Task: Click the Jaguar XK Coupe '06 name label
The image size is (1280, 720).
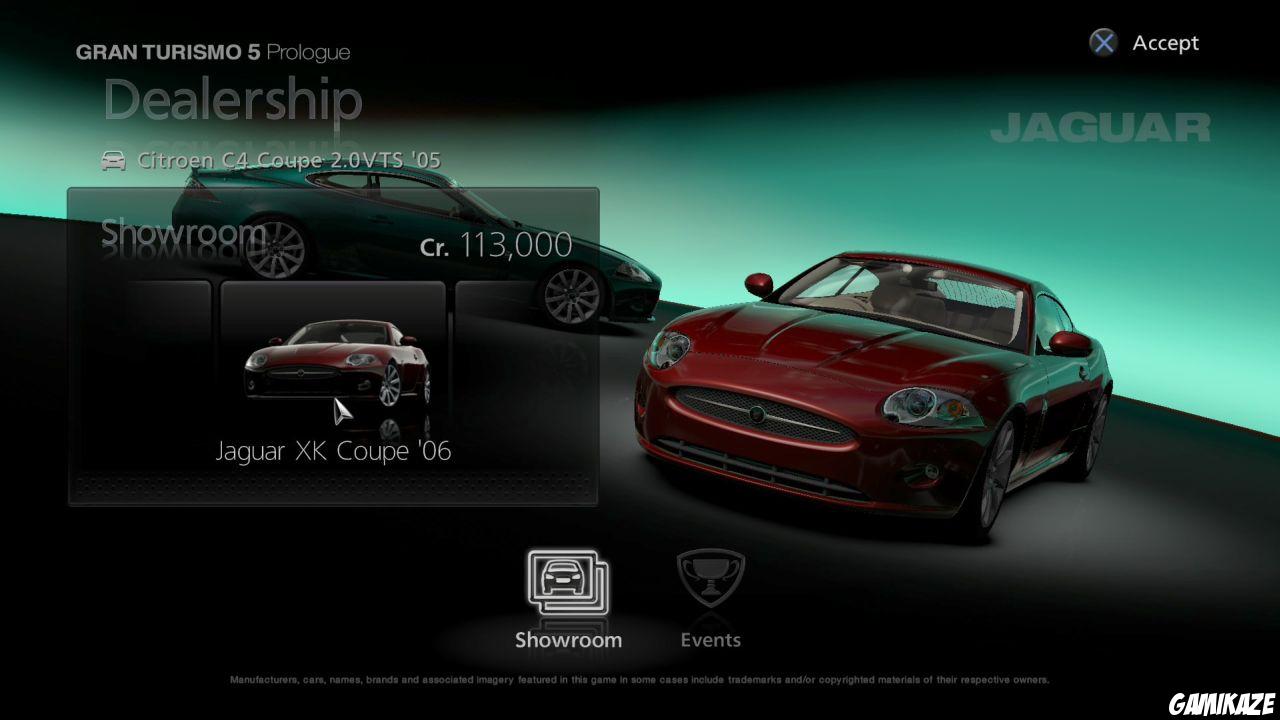Action: [x=333, y=450]
